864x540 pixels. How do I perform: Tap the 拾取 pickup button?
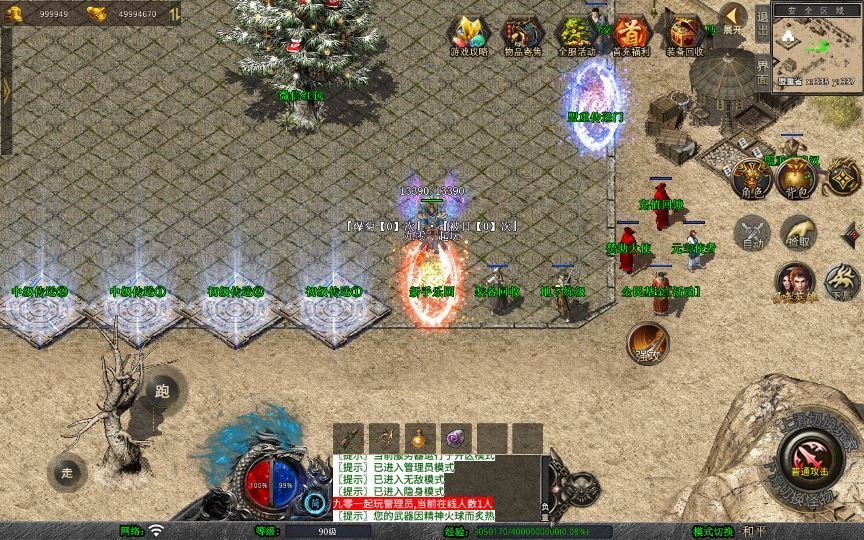(798, 234)
